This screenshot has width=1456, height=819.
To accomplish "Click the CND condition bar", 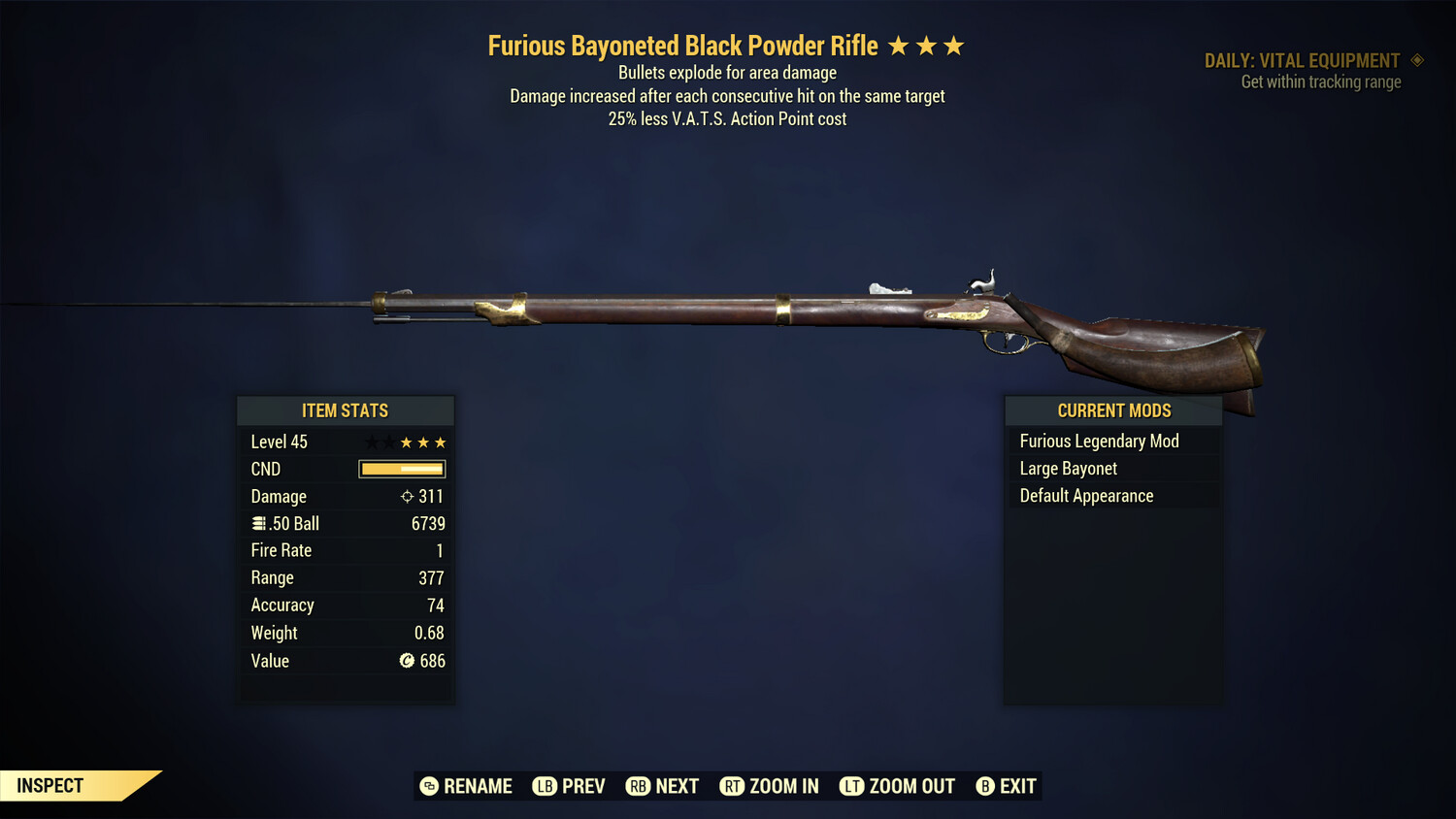I will click(x=401, y=469).
